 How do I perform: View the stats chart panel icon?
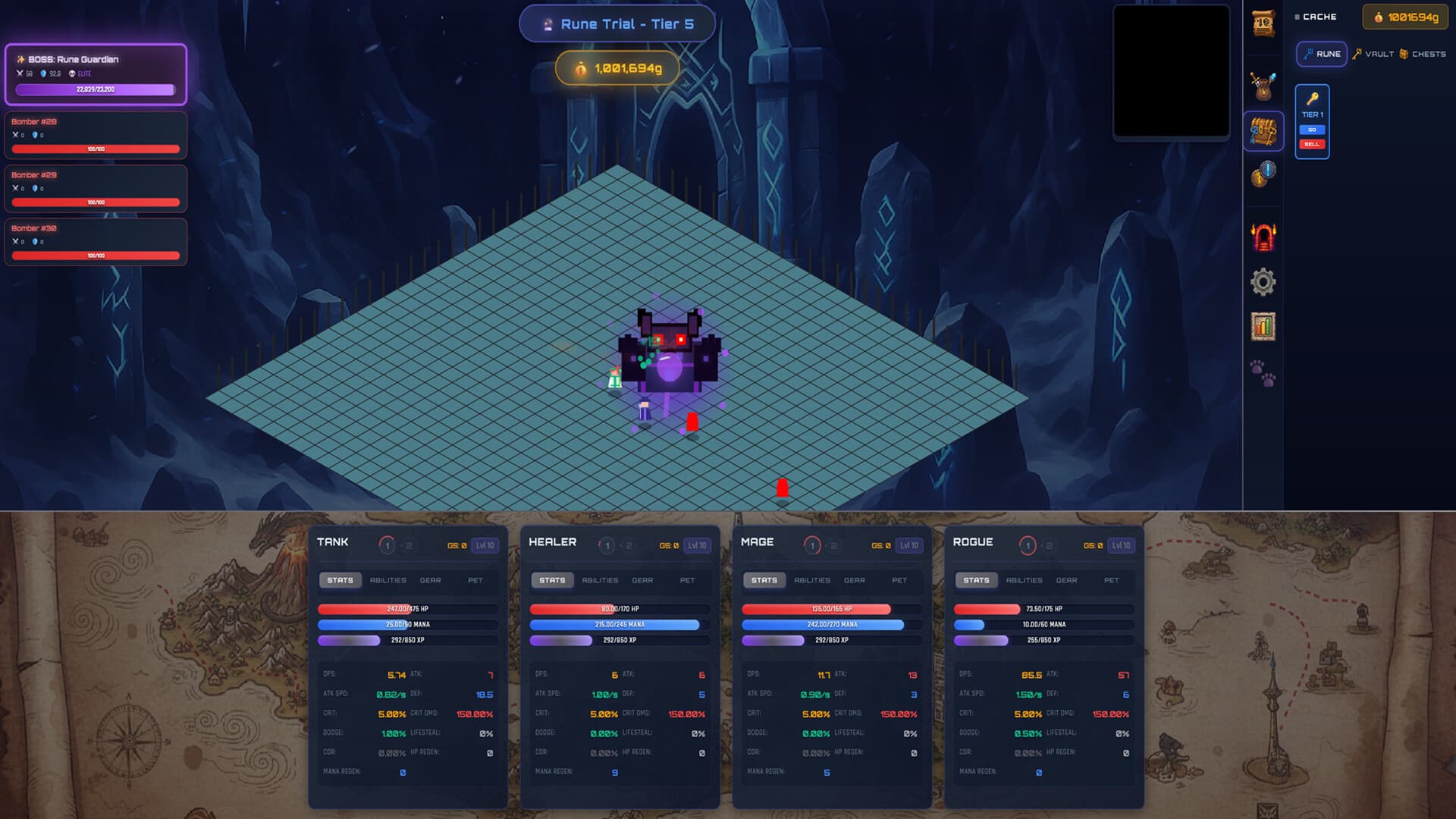tap(1263, 326)
